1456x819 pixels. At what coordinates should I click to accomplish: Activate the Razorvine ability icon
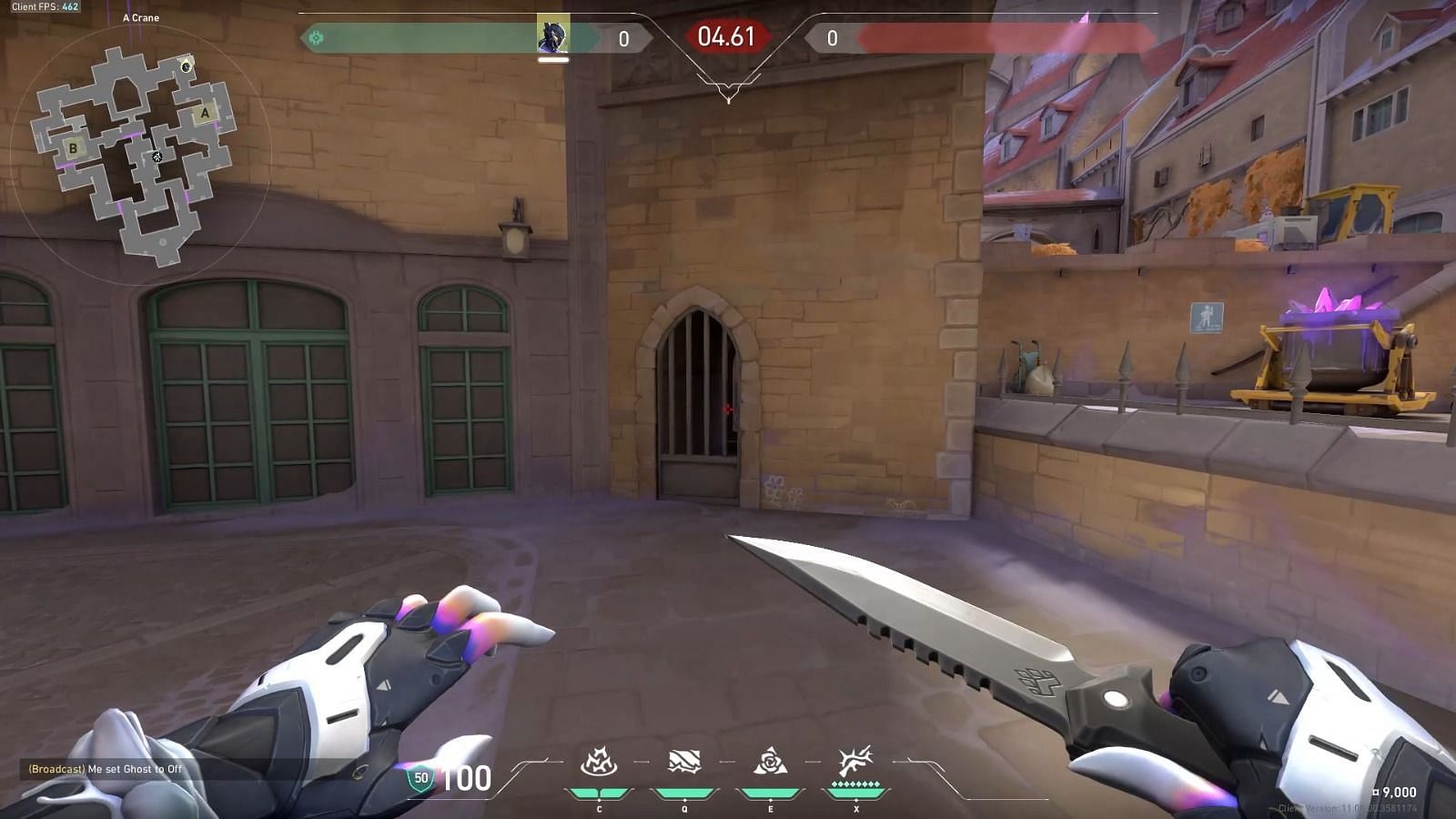[x=599, y=763]
